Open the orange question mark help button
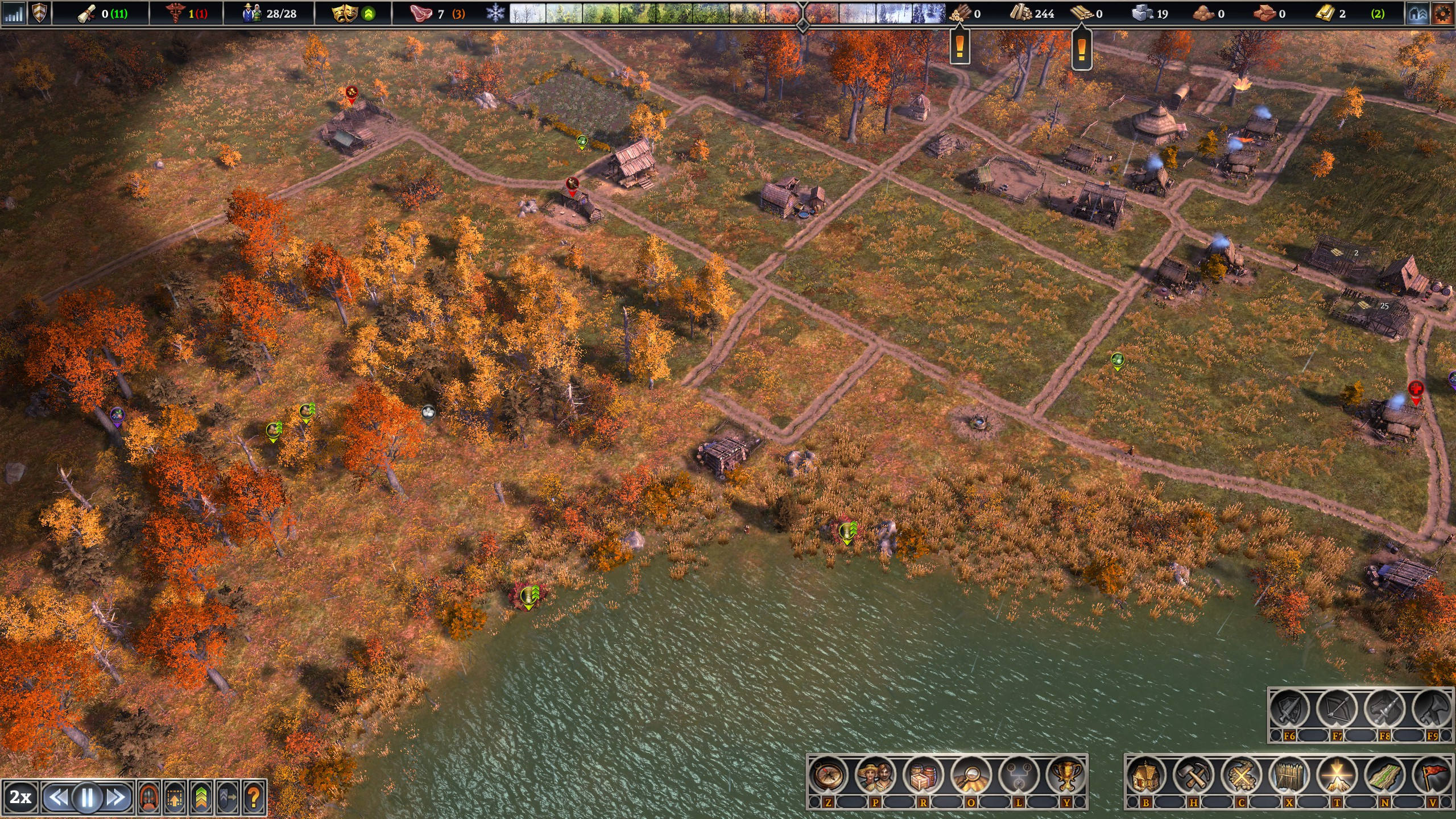Viewport: 1456px width, 819px height. click(254, 797)
